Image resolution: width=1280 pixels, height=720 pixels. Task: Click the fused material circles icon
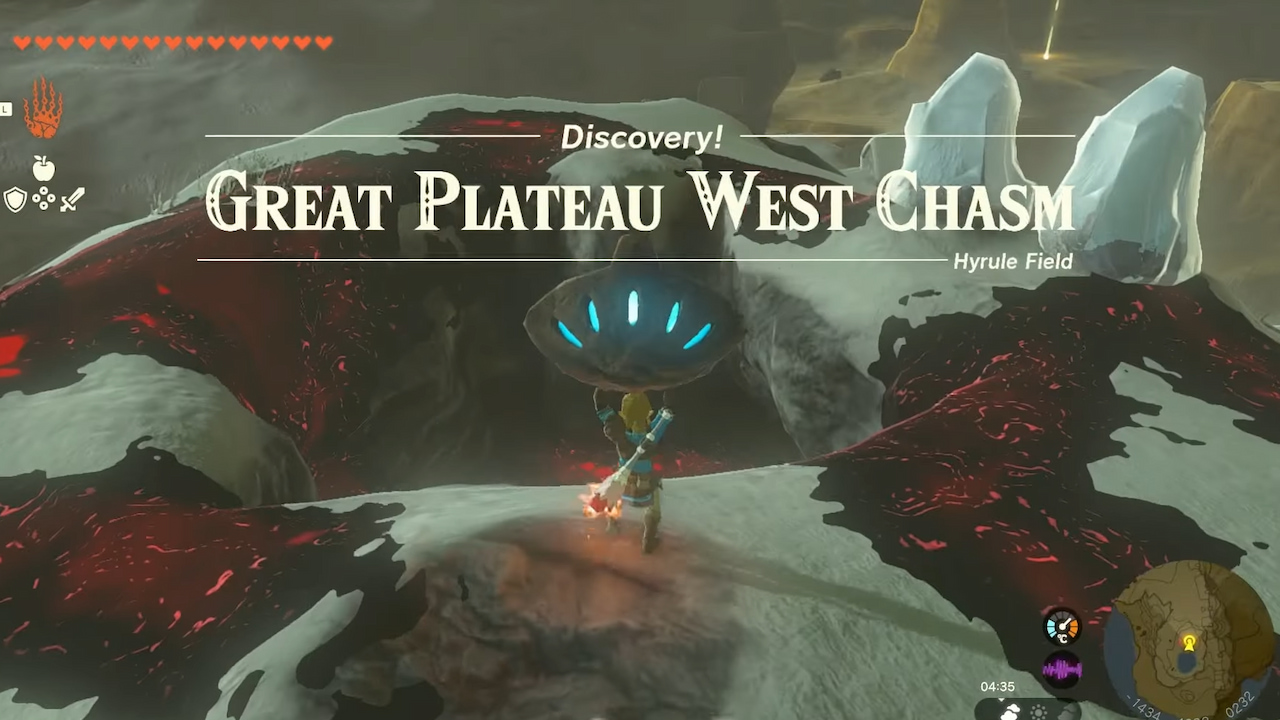44,198
